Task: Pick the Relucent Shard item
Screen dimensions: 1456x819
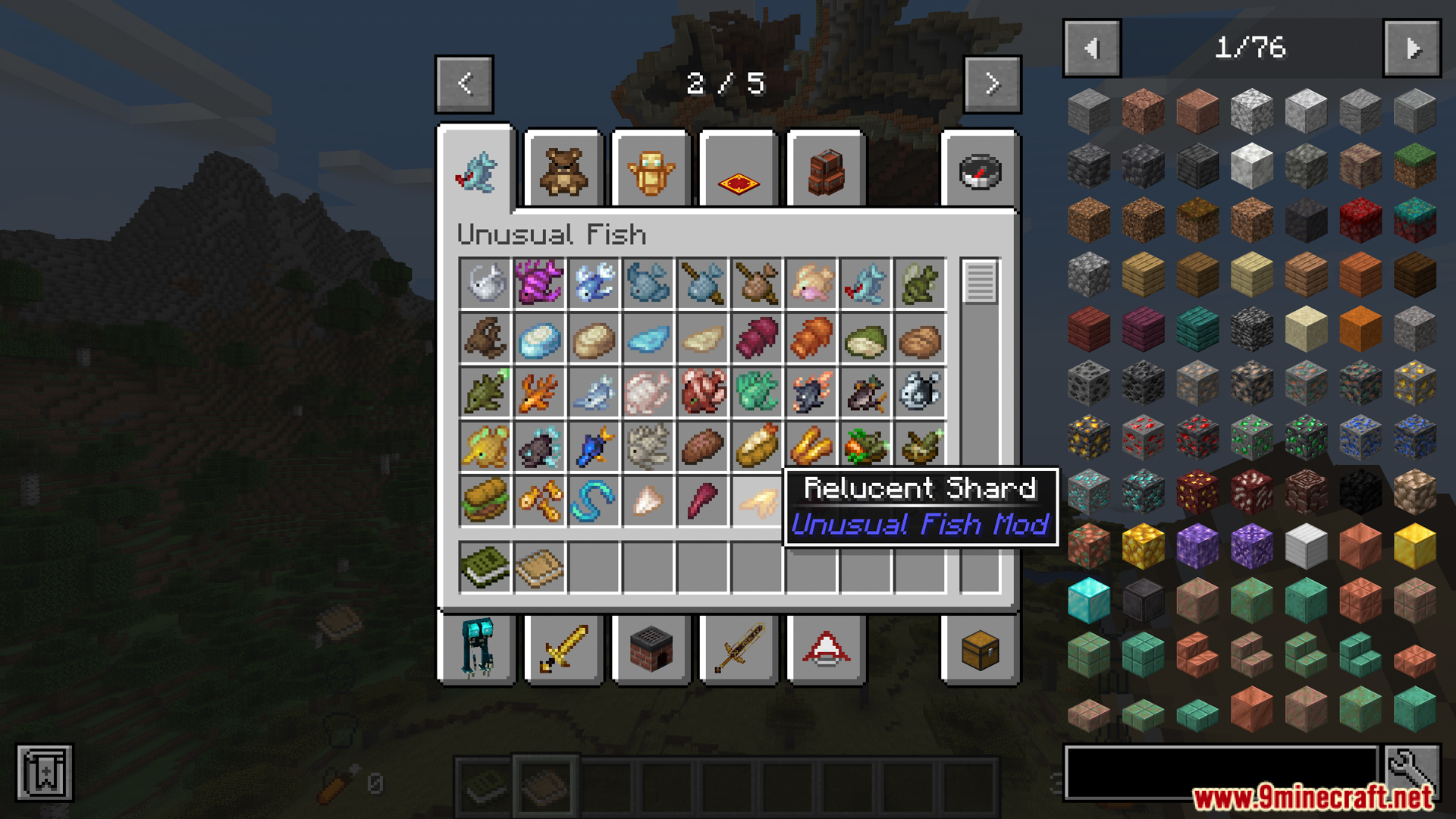Action: [757, 500]
